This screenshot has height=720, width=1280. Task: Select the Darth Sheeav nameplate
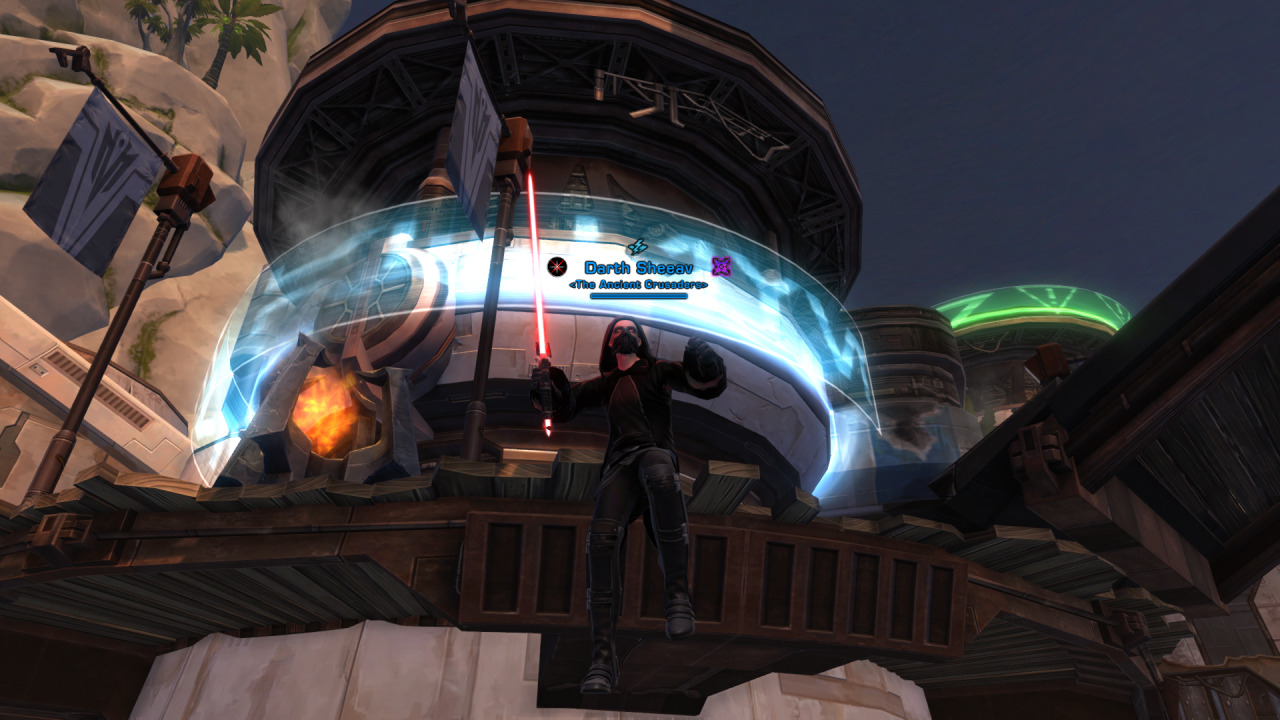click(637, 268)
